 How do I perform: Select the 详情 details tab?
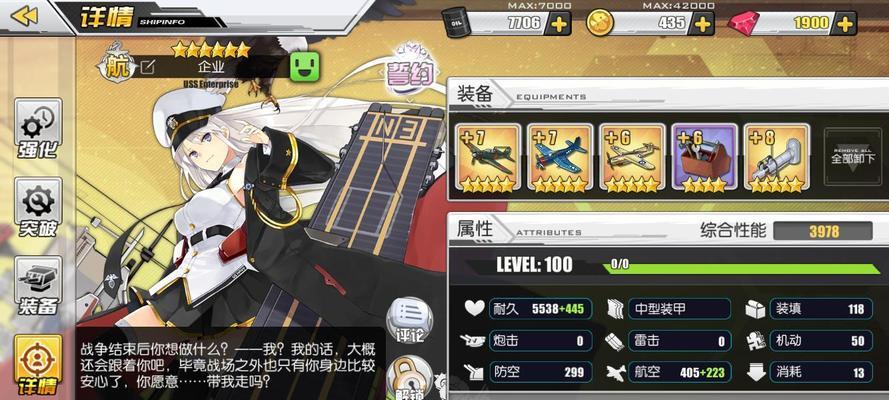(37, 363)
